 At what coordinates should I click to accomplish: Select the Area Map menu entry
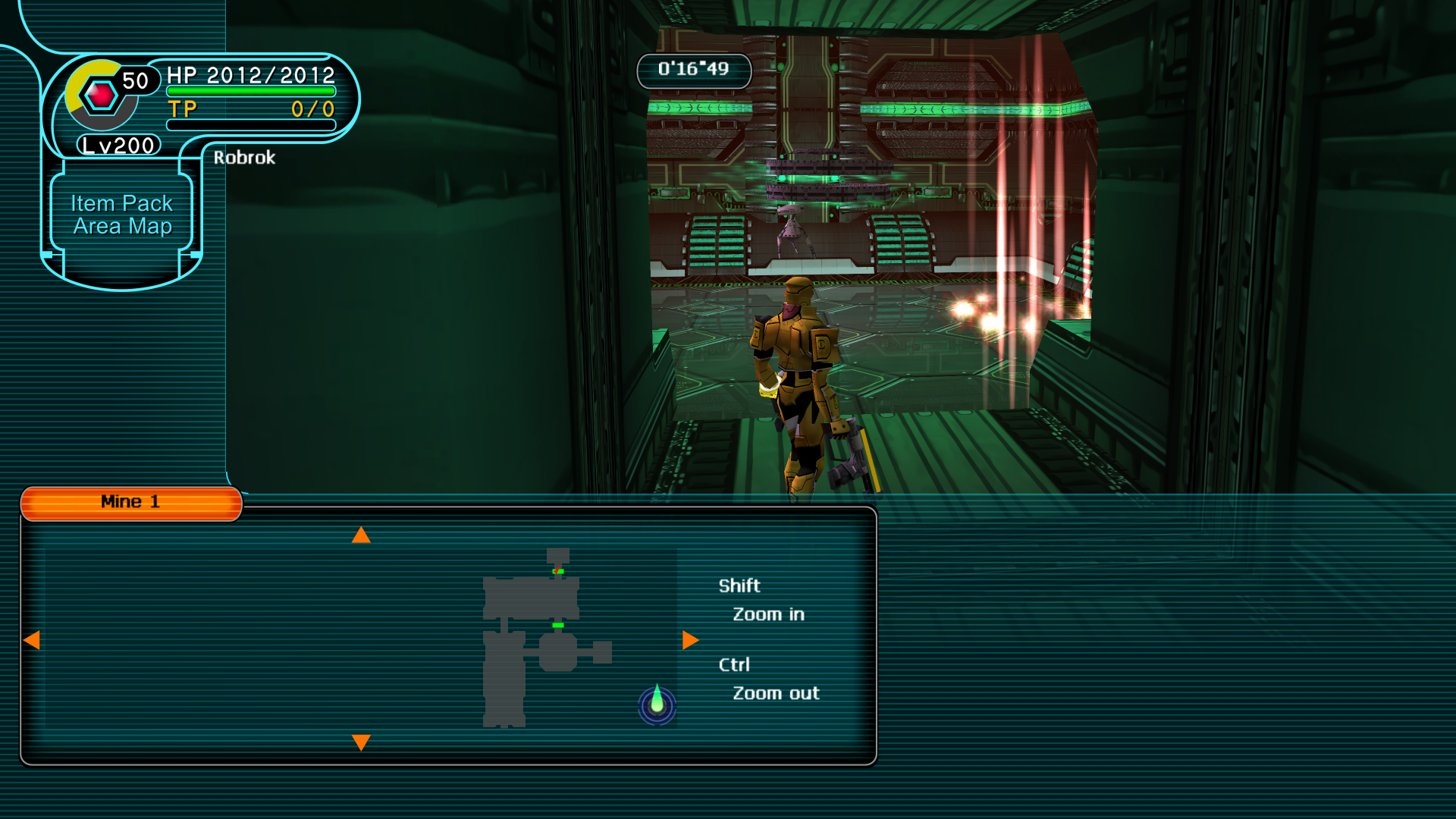122,226
